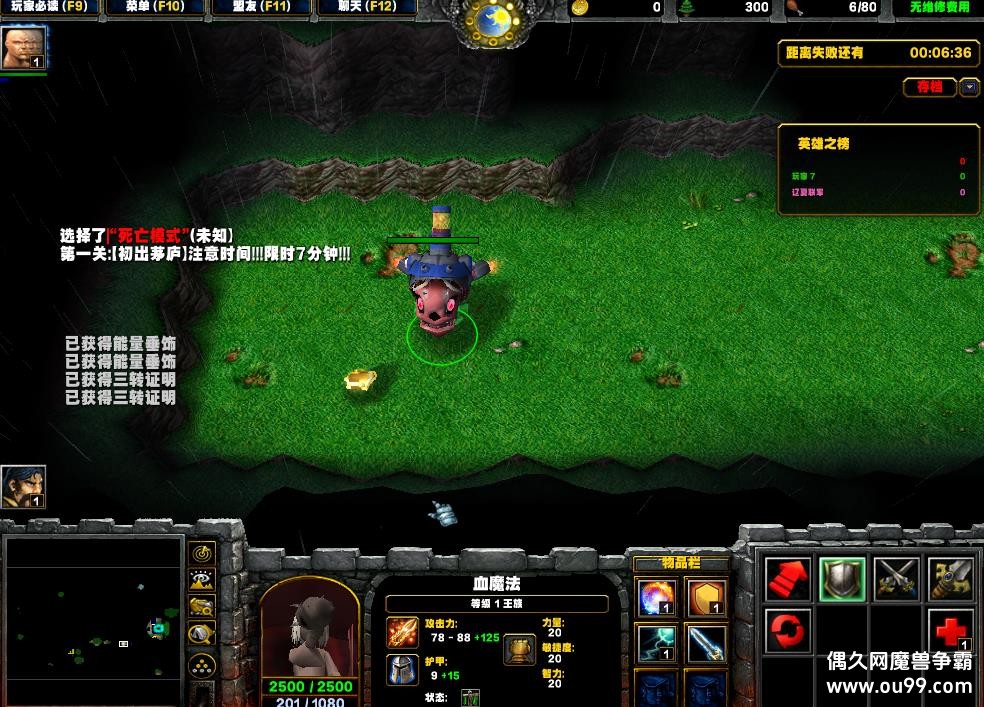Select the bald hero portrait icon
The image size is (984, 707).
(x=23, y=47)
